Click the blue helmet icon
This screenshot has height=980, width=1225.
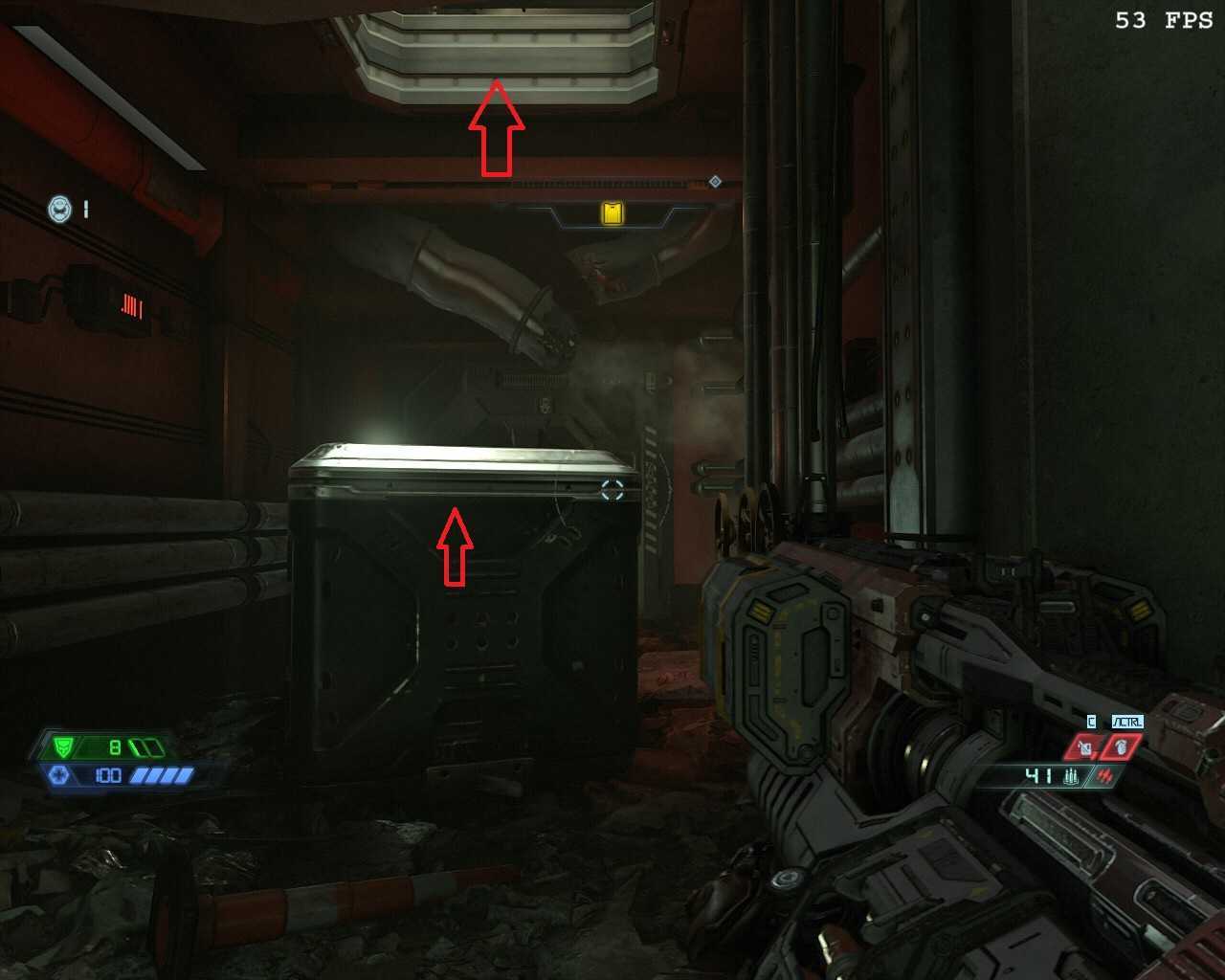pyautogui.click(x=60, y=208)
